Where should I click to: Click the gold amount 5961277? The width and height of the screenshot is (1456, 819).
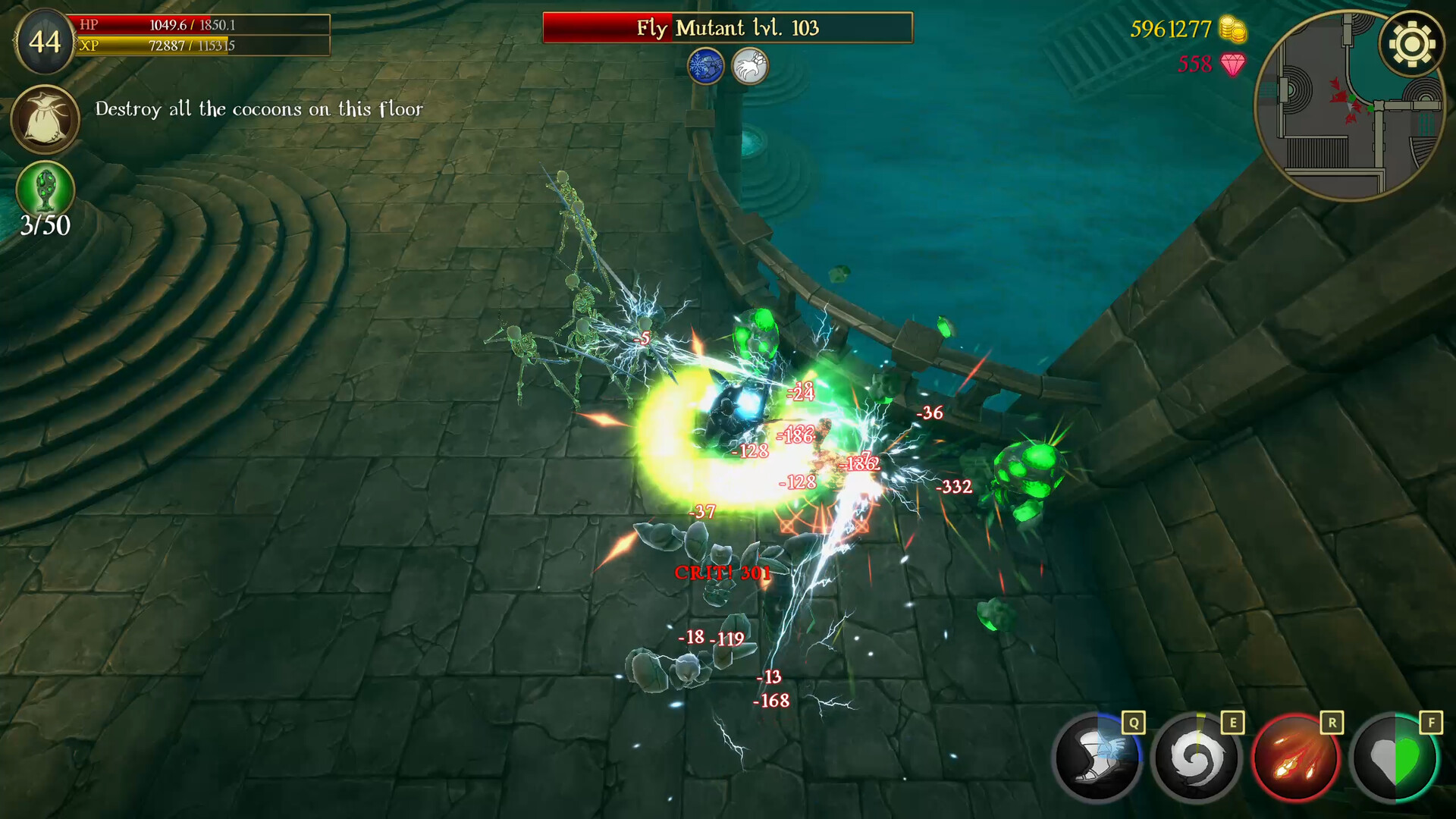point(1171,30)
